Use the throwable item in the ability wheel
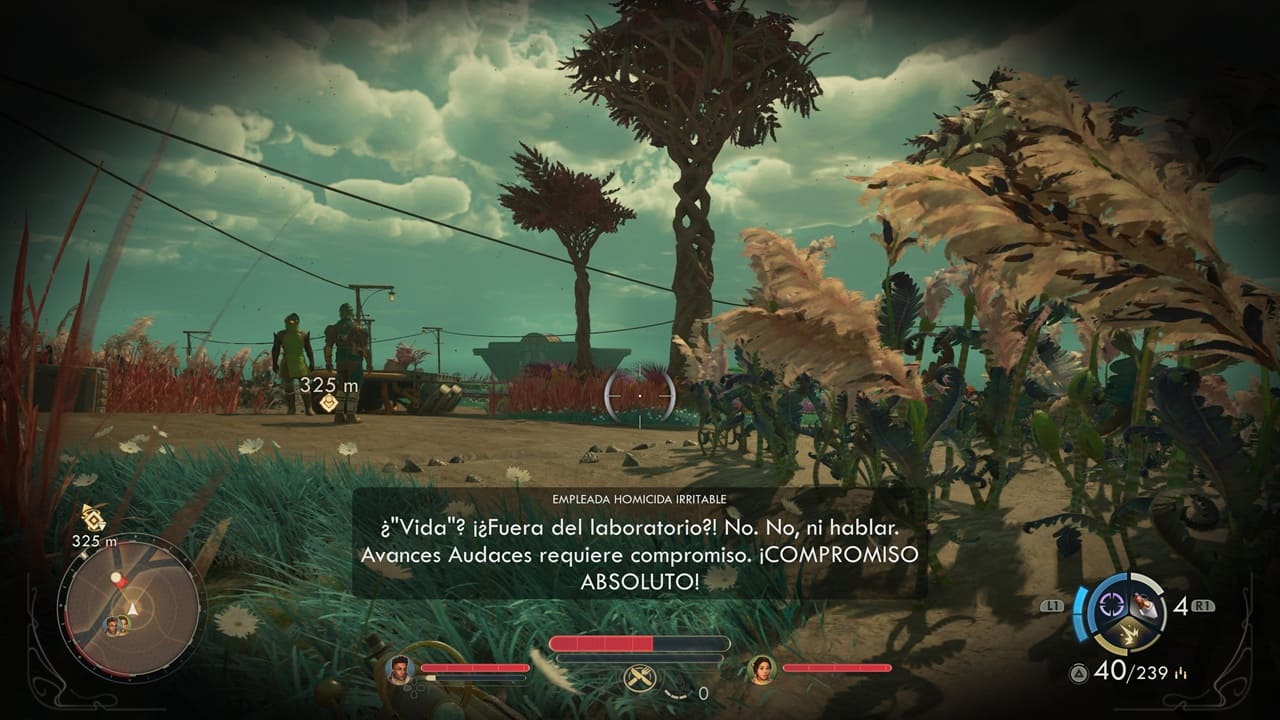This screenshot has height=720, width=1280. pyautogui.click(x=1146, y=603)
